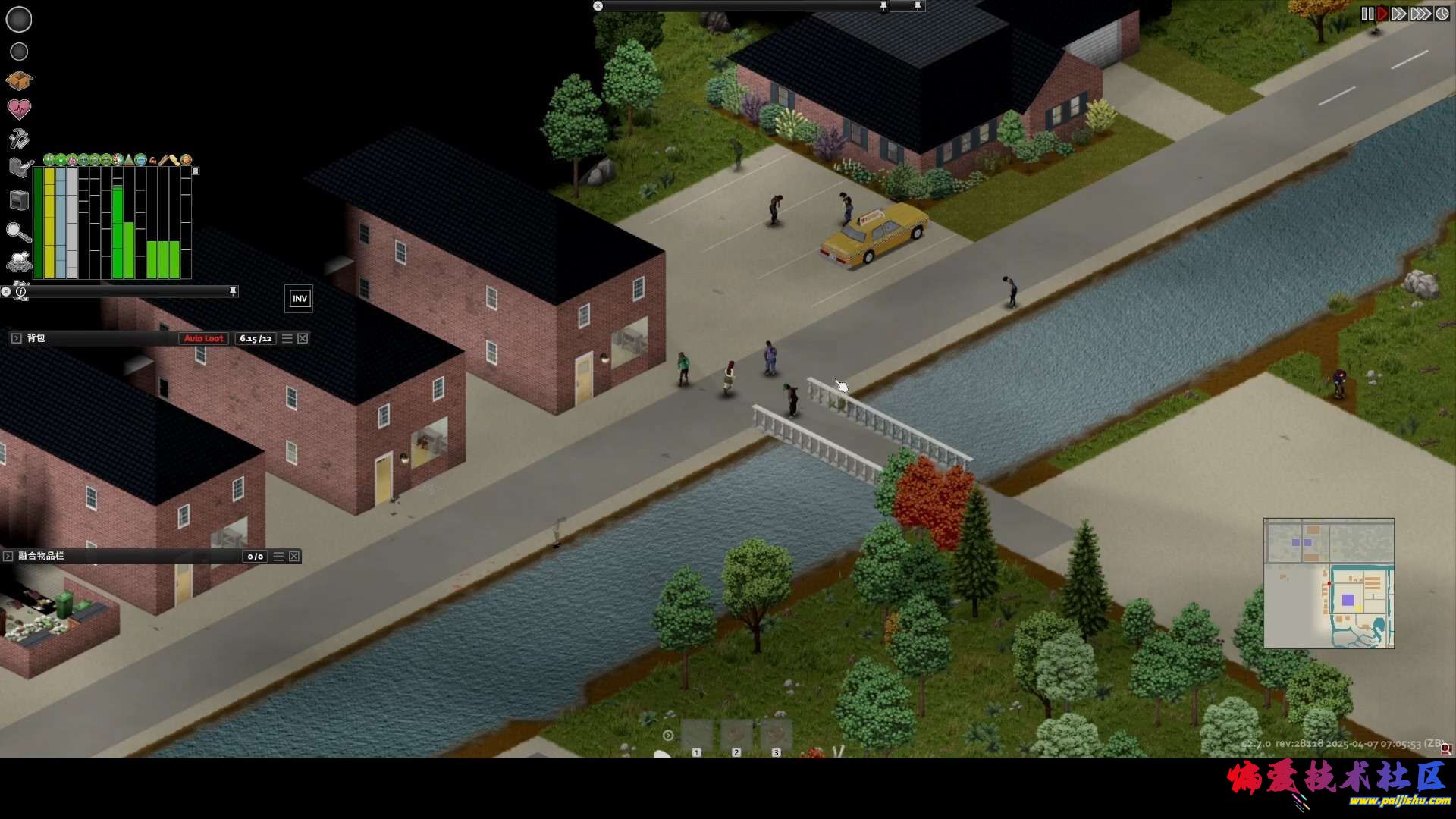1456x819 pixels.
Task: Open the inventory box icon
Action: 19,80
